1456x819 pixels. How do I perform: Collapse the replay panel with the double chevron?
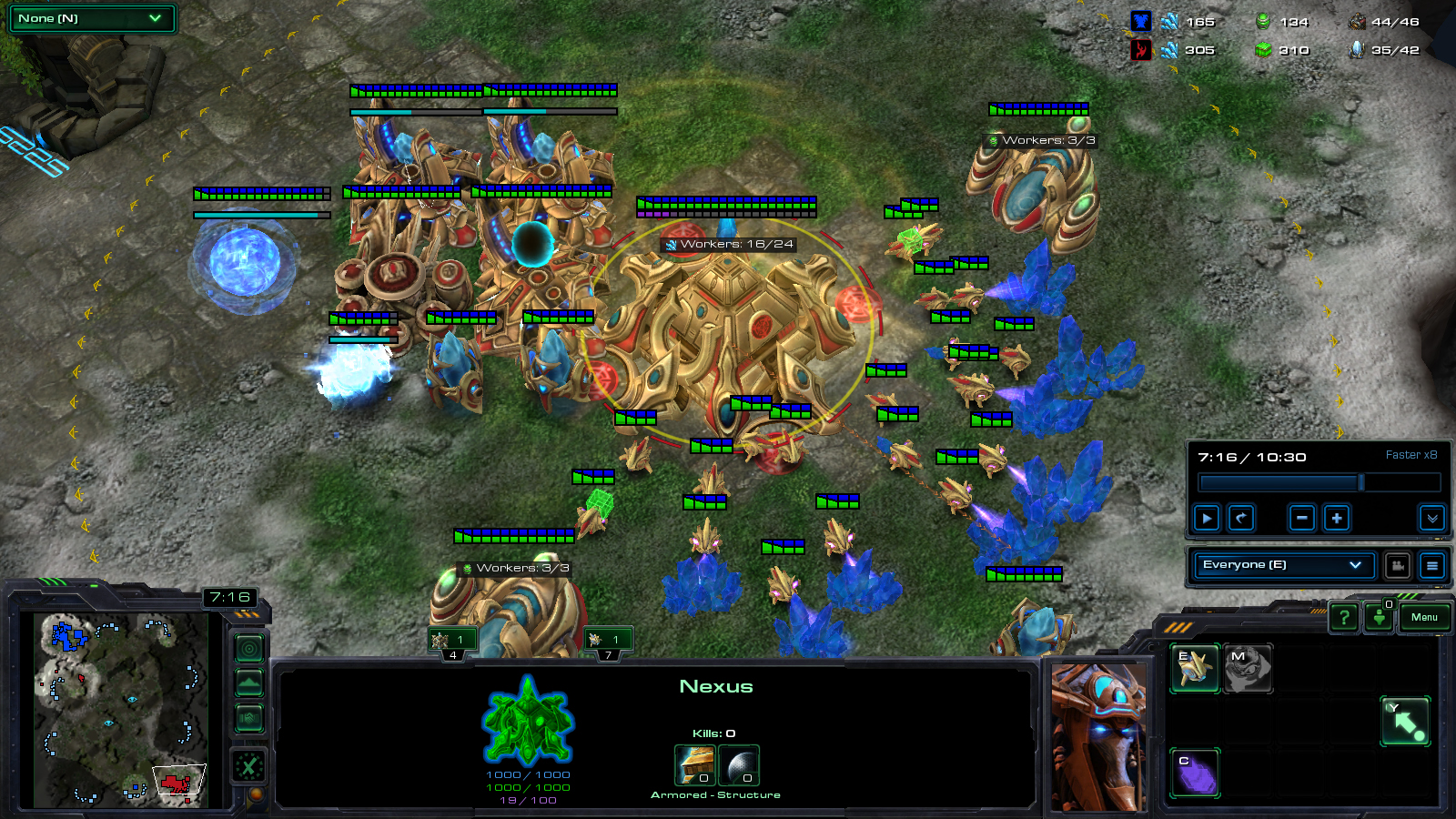(x=1431, y=518)
